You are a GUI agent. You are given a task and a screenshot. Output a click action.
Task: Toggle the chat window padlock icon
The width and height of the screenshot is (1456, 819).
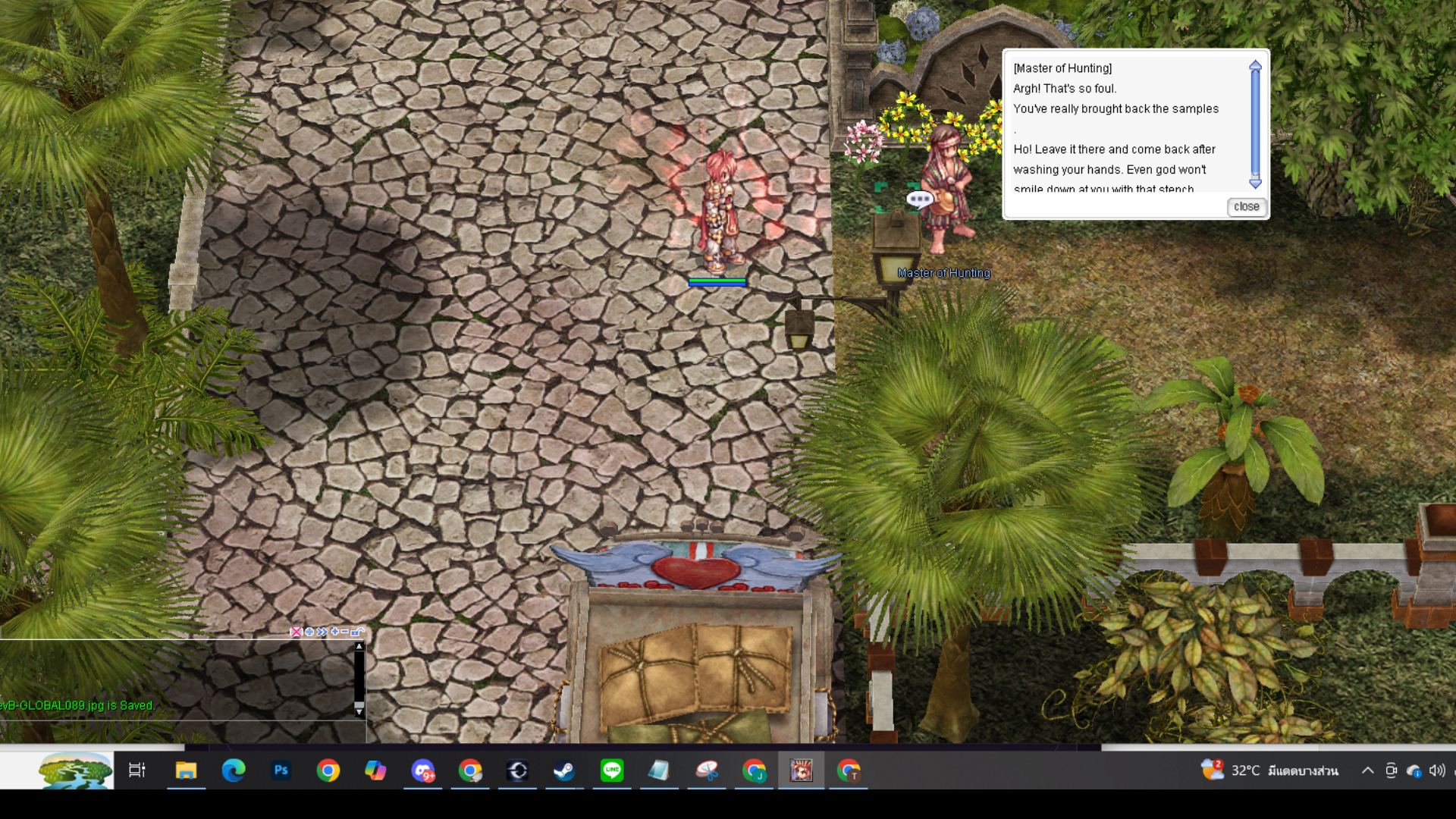click(x=357, y=632)
